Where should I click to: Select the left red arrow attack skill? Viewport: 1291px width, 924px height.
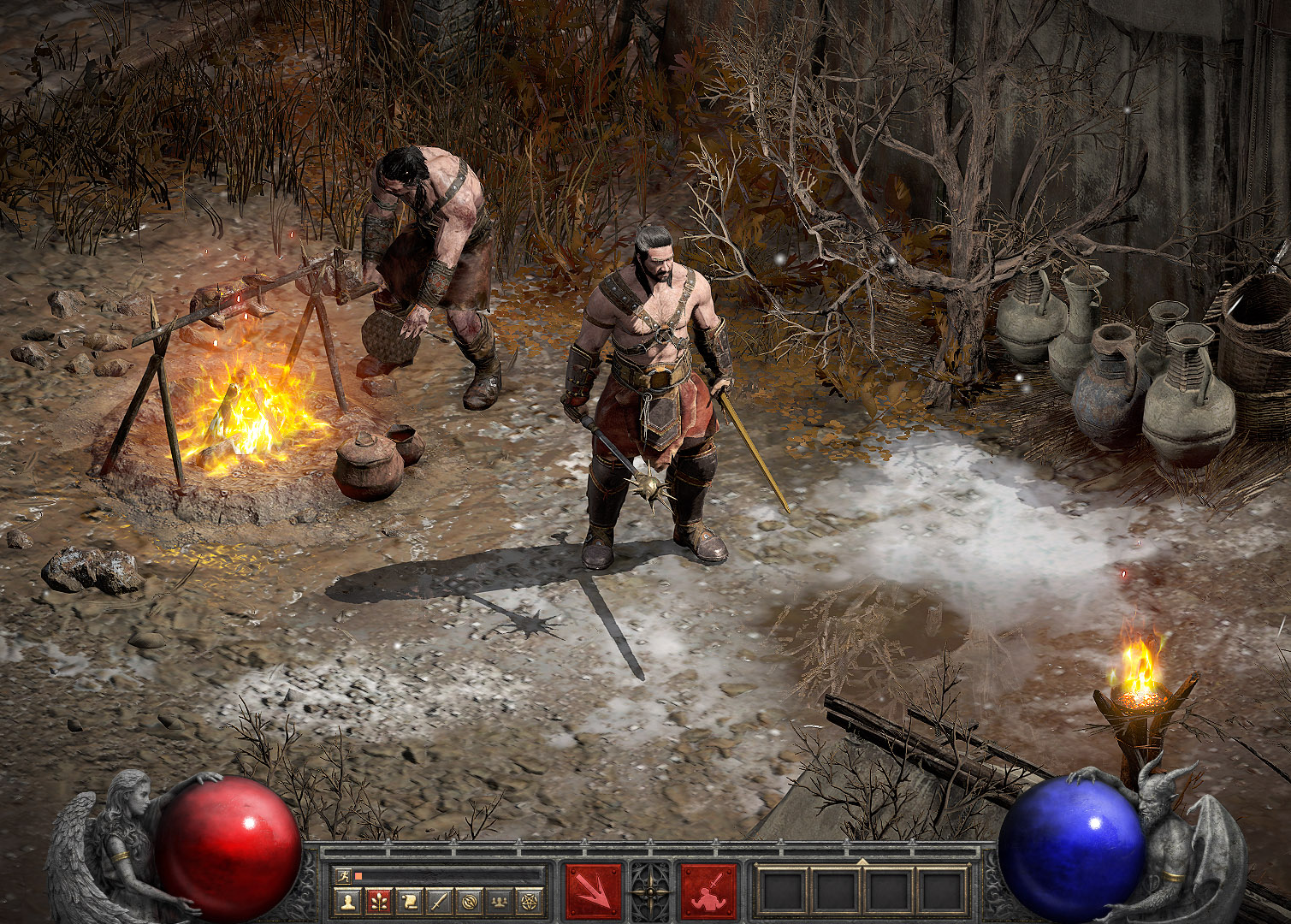coord(594,891)
